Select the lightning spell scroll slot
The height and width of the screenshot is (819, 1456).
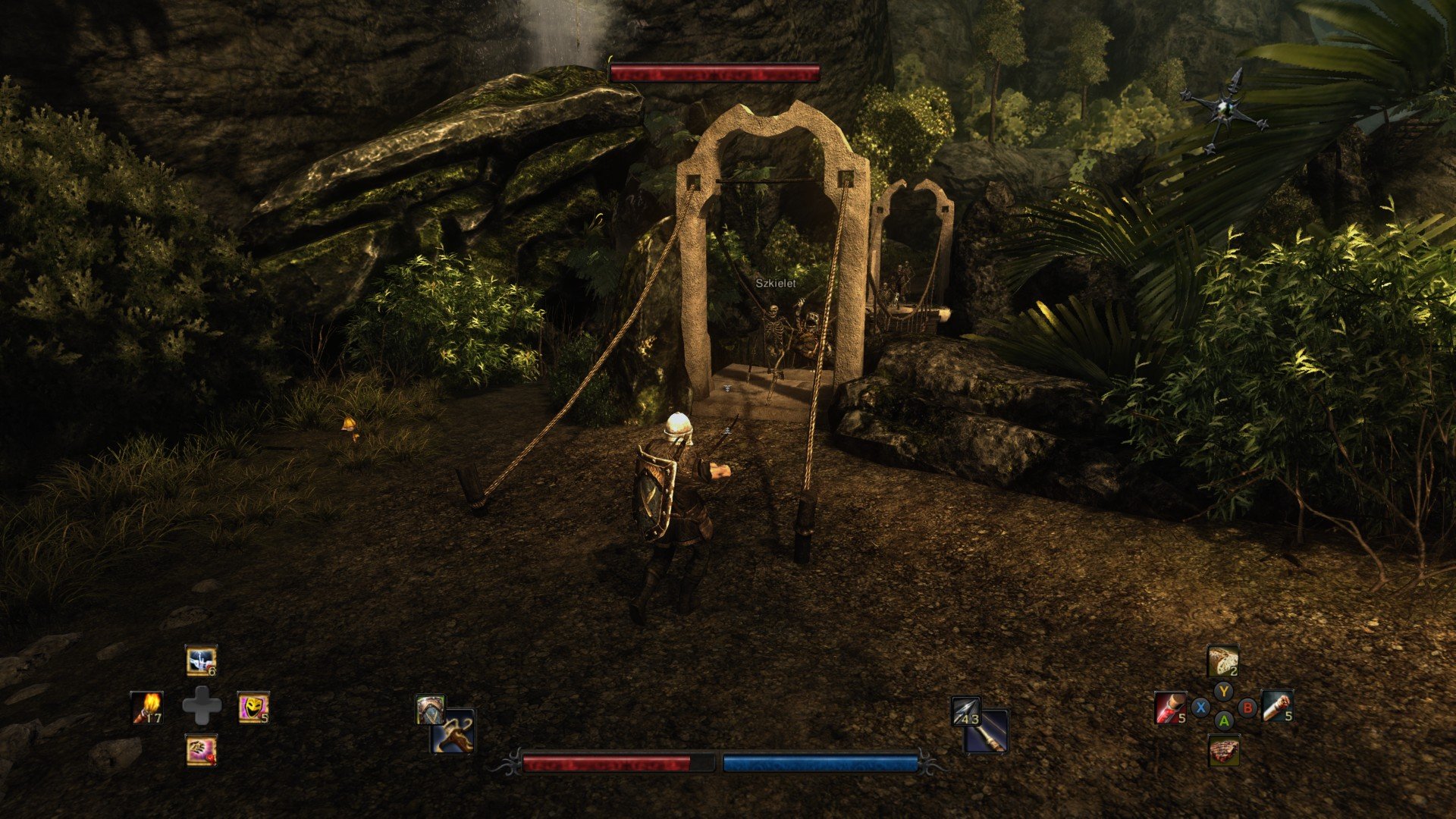tap(201, 661)
